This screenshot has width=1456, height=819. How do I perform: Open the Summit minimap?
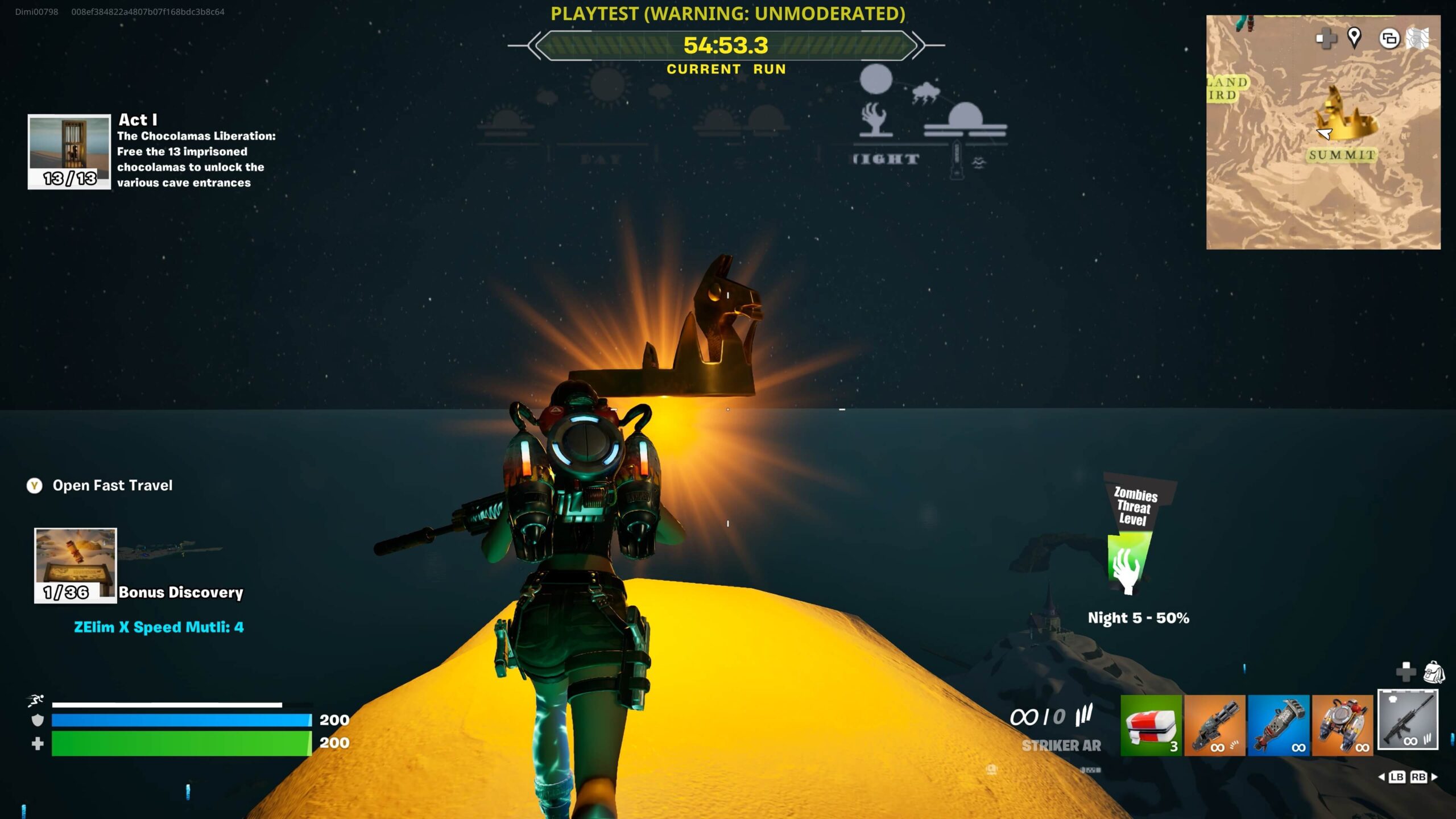[x=1323, y=133]
